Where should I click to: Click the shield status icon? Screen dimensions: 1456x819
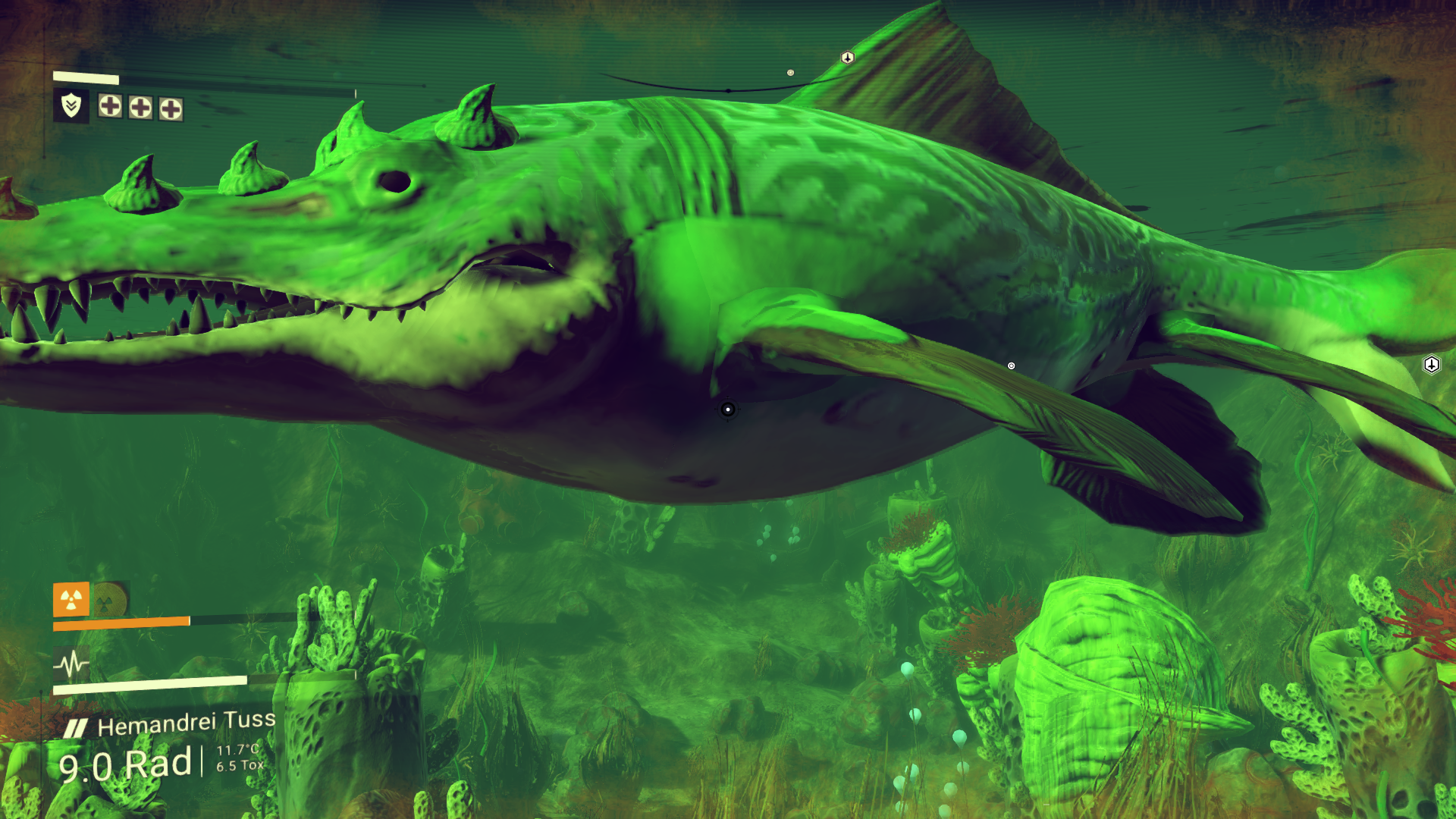[x=71, y=105]
